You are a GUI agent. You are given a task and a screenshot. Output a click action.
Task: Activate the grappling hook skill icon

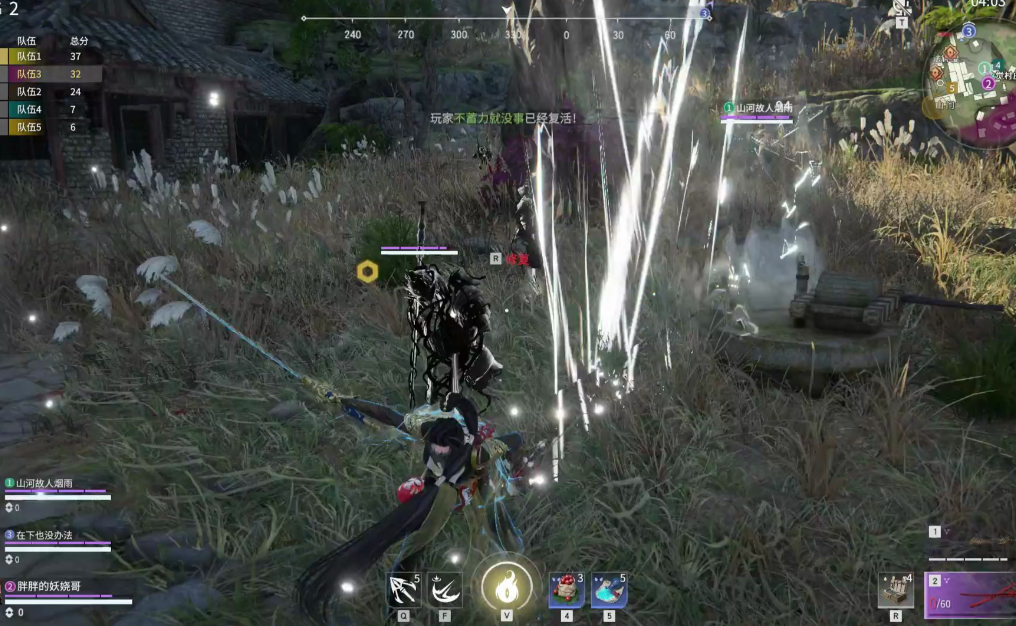coord(404,590)
